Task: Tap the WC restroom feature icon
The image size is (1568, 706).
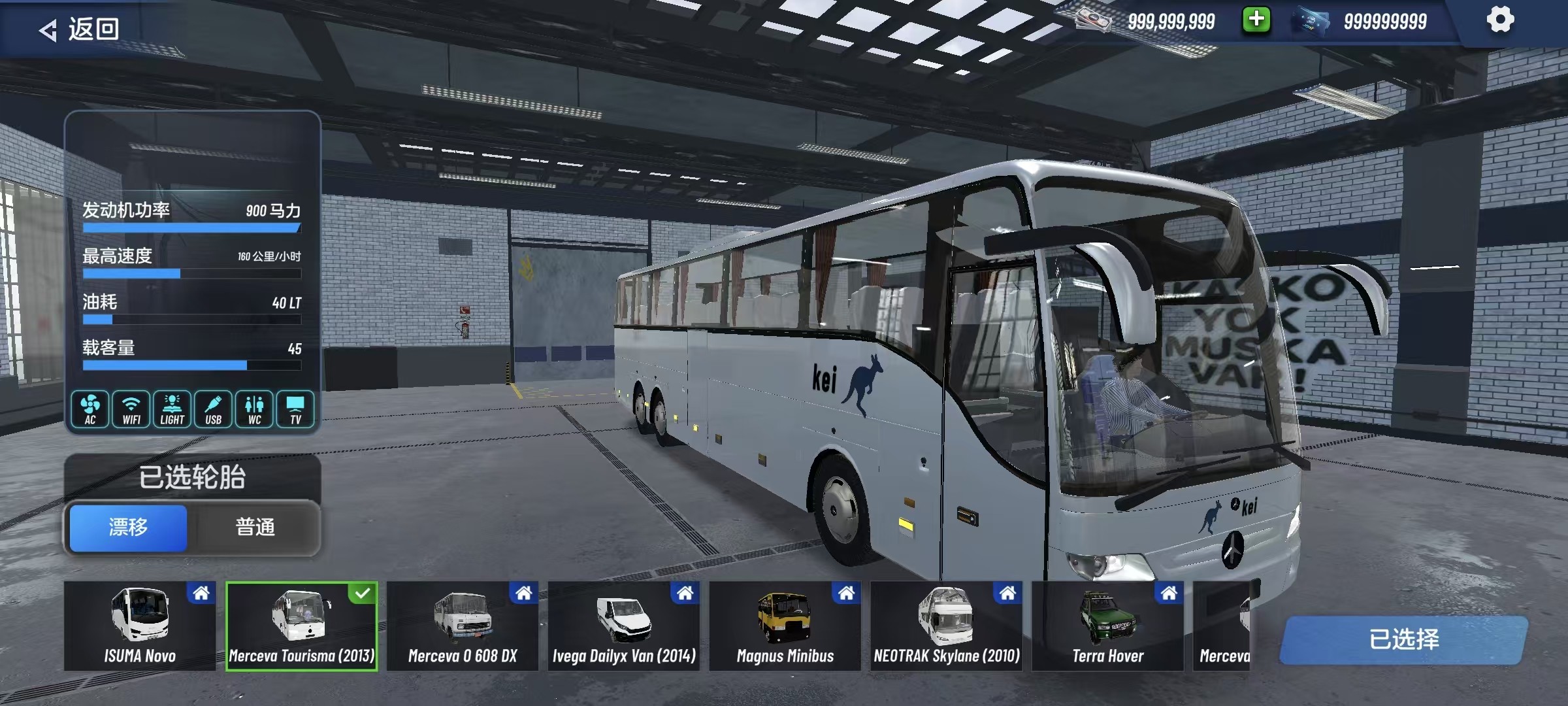Action: [255, 409]
